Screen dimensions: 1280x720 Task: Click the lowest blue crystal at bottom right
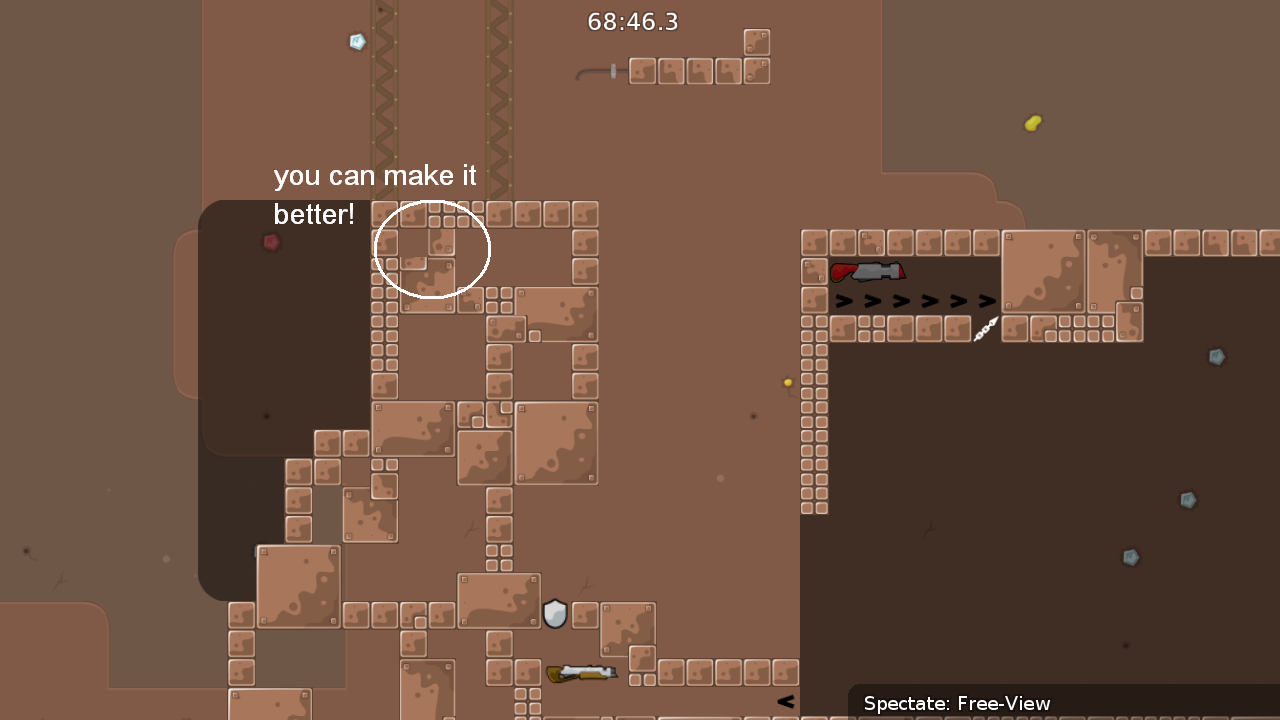click(x=1131, y=558)
